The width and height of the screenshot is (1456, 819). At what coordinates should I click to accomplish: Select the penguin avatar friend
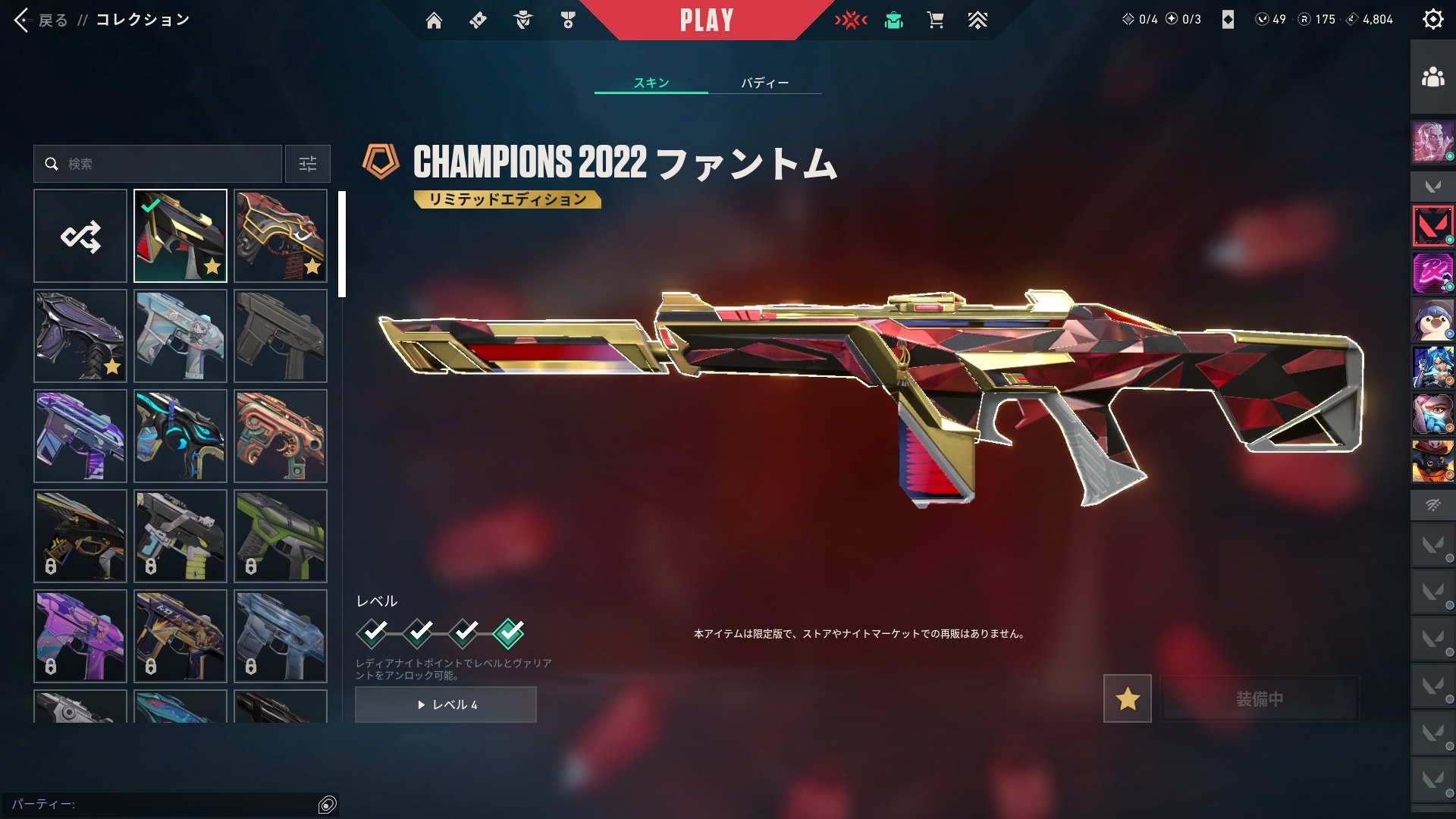pyautogui.click(x=1432, y=320)
